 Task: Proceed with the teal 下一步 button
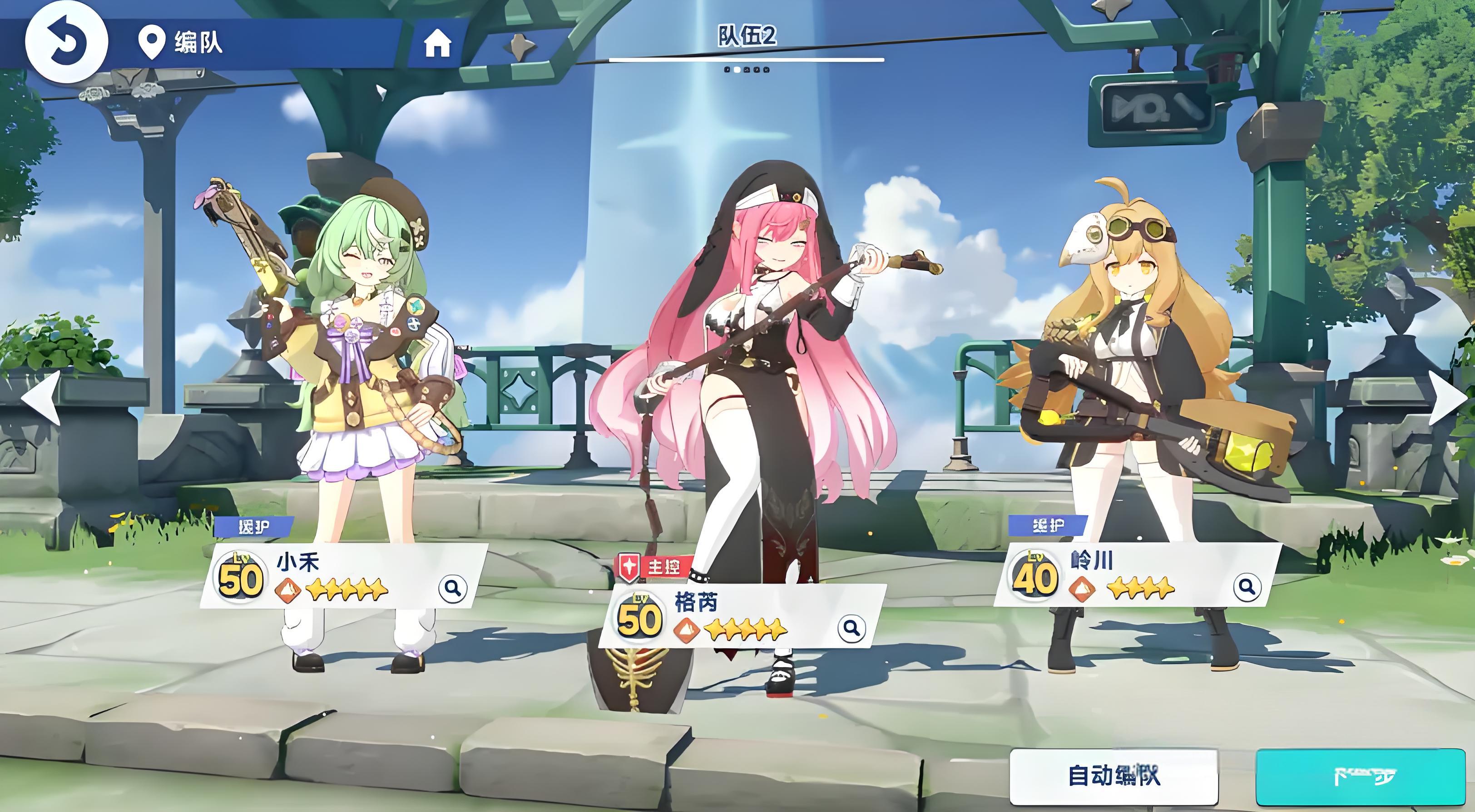click(x=1365, y=777)
